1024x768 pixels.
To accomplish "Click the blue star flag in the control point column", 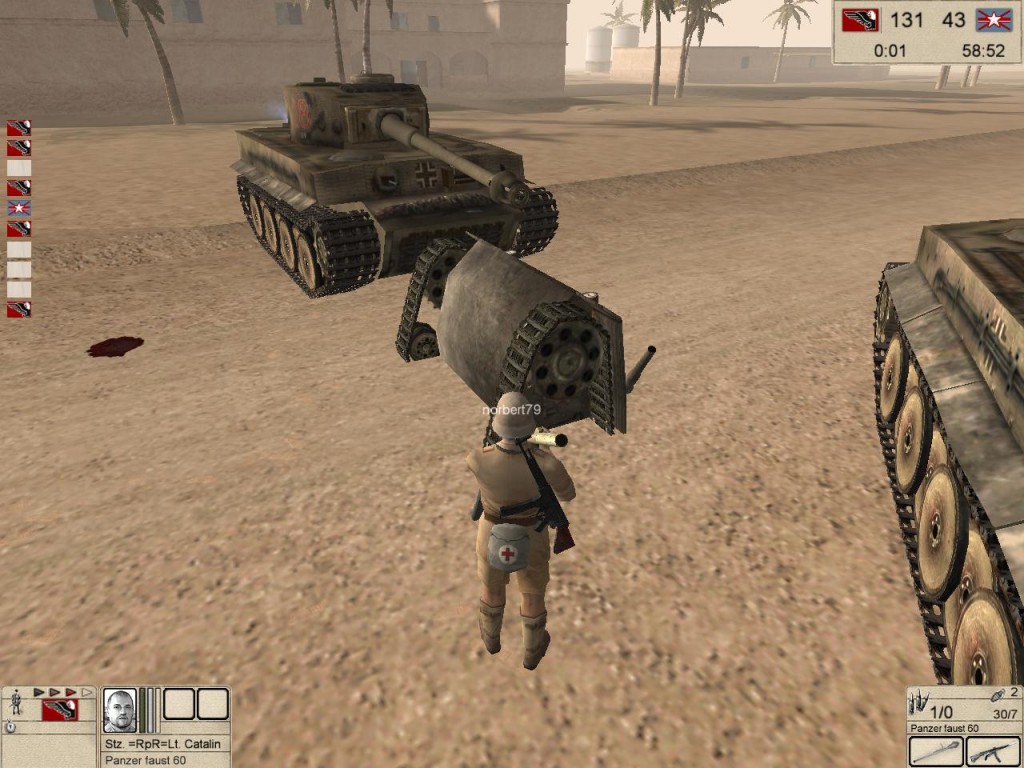I will (19, 208).
